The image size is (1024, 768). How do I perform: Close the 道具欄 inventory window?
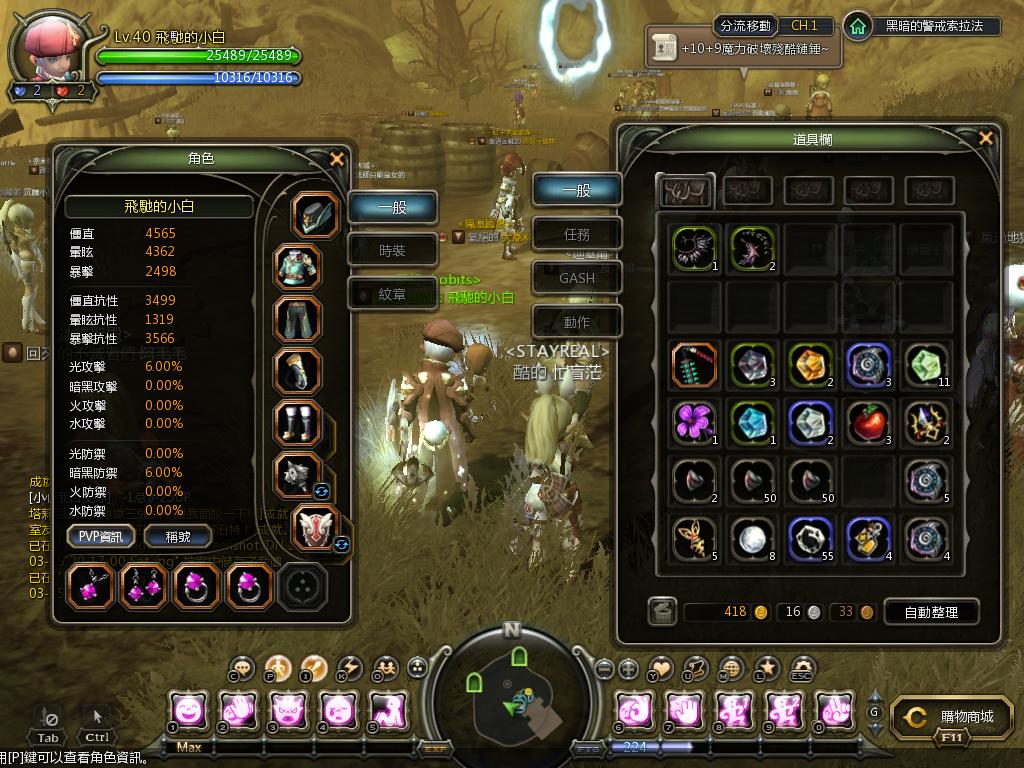986,139
